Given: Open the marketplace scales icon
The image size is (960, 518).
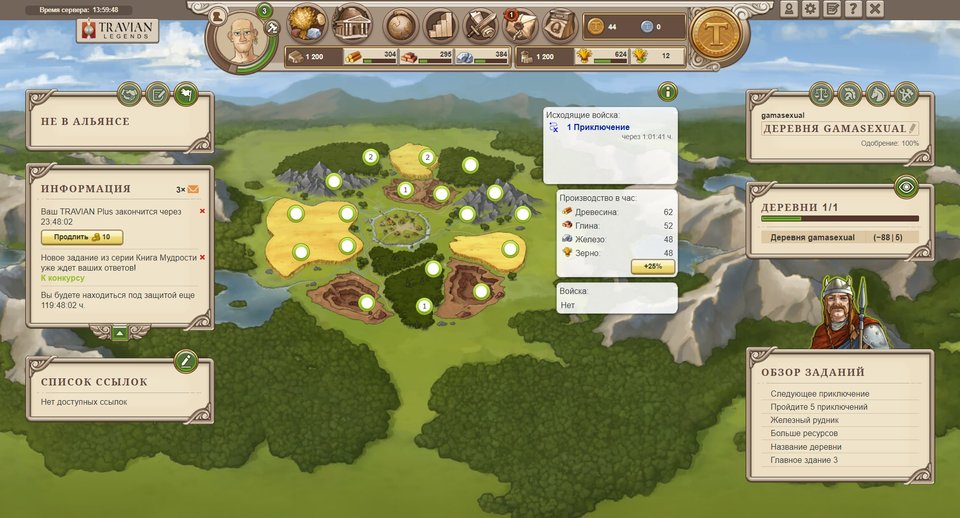Looking at the screenshot, I should [x=821, y=94].
